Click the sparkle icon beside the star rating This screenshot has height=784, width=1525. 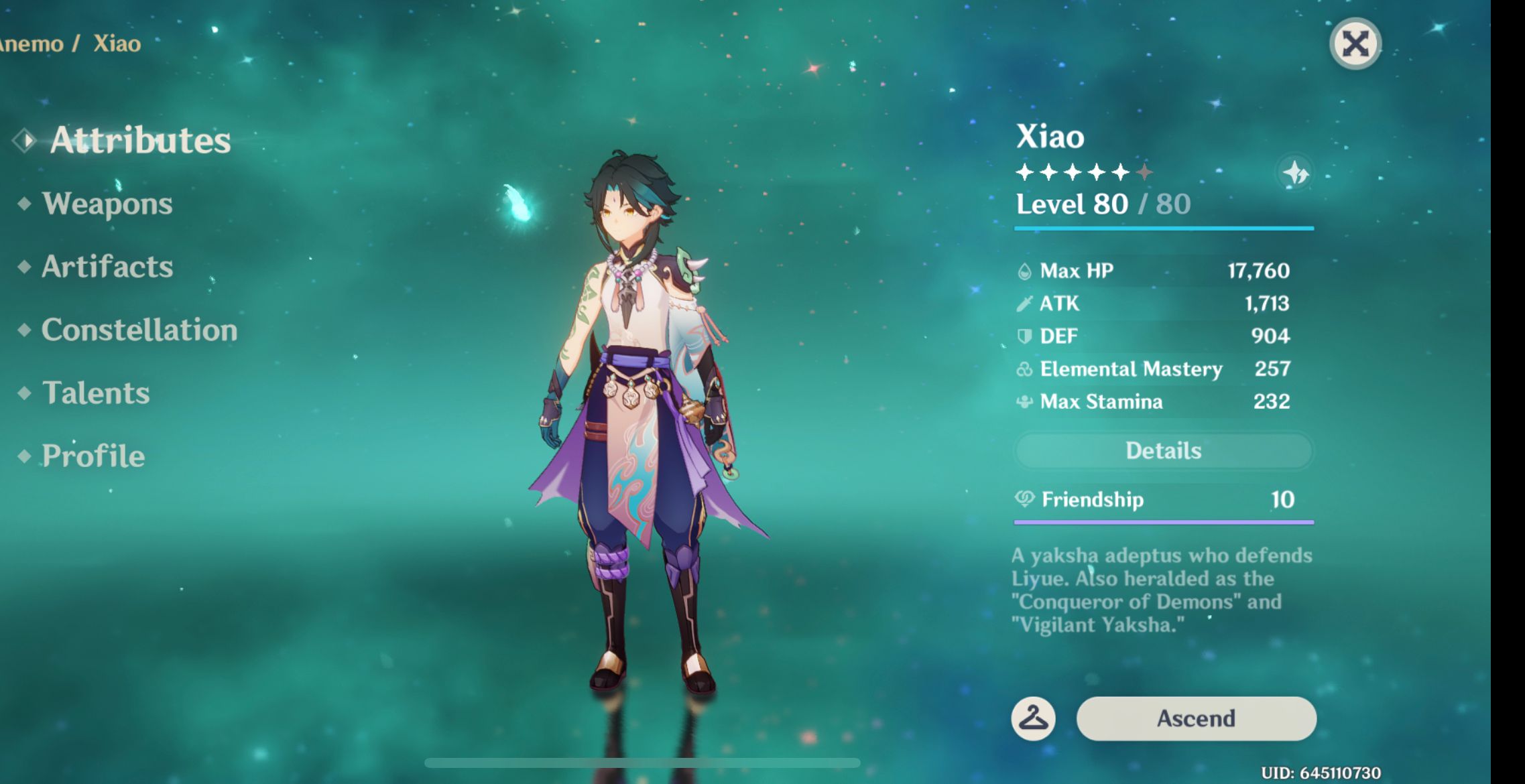[x=1296, y=173]
